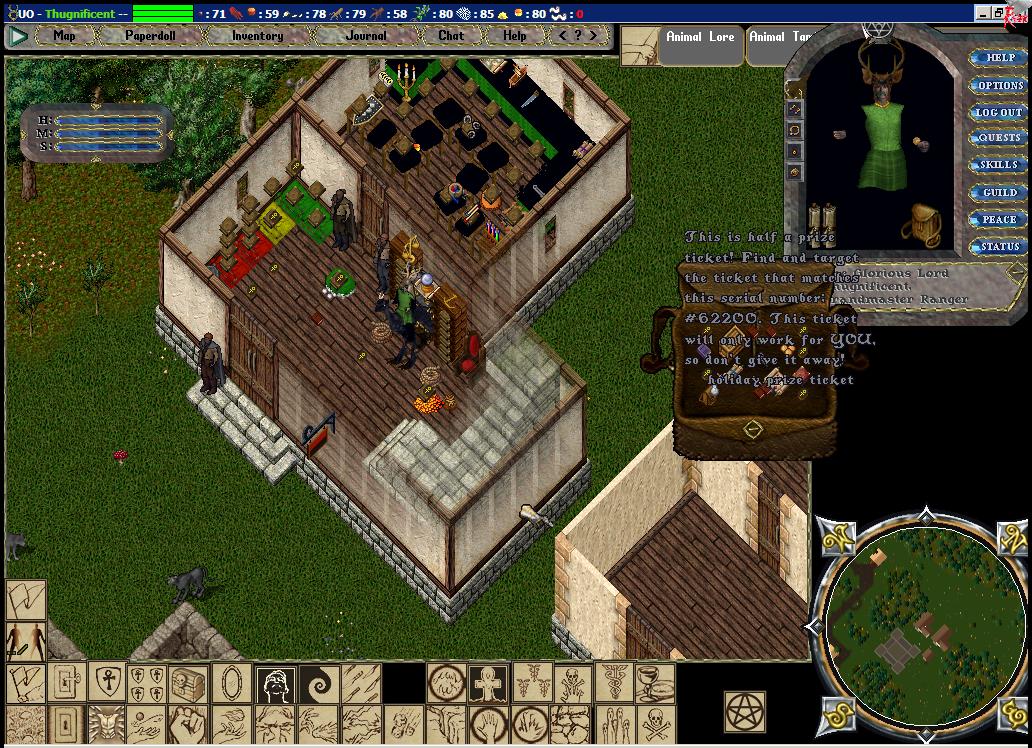
Task: Minimize the game window
Action: [984, 14]
